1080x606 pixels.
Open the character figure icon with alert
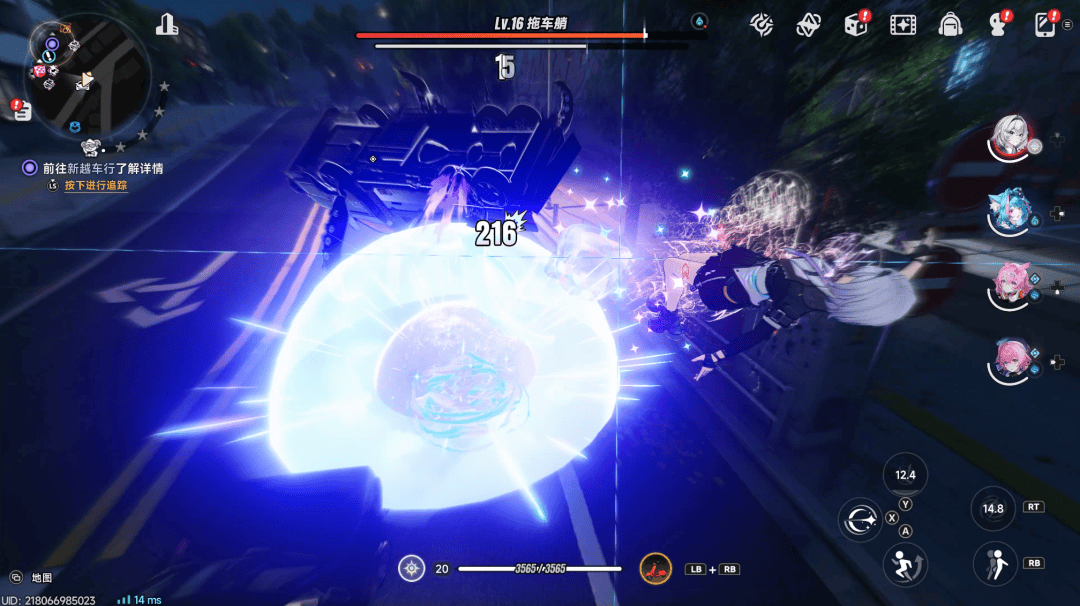tap(996, 25)
